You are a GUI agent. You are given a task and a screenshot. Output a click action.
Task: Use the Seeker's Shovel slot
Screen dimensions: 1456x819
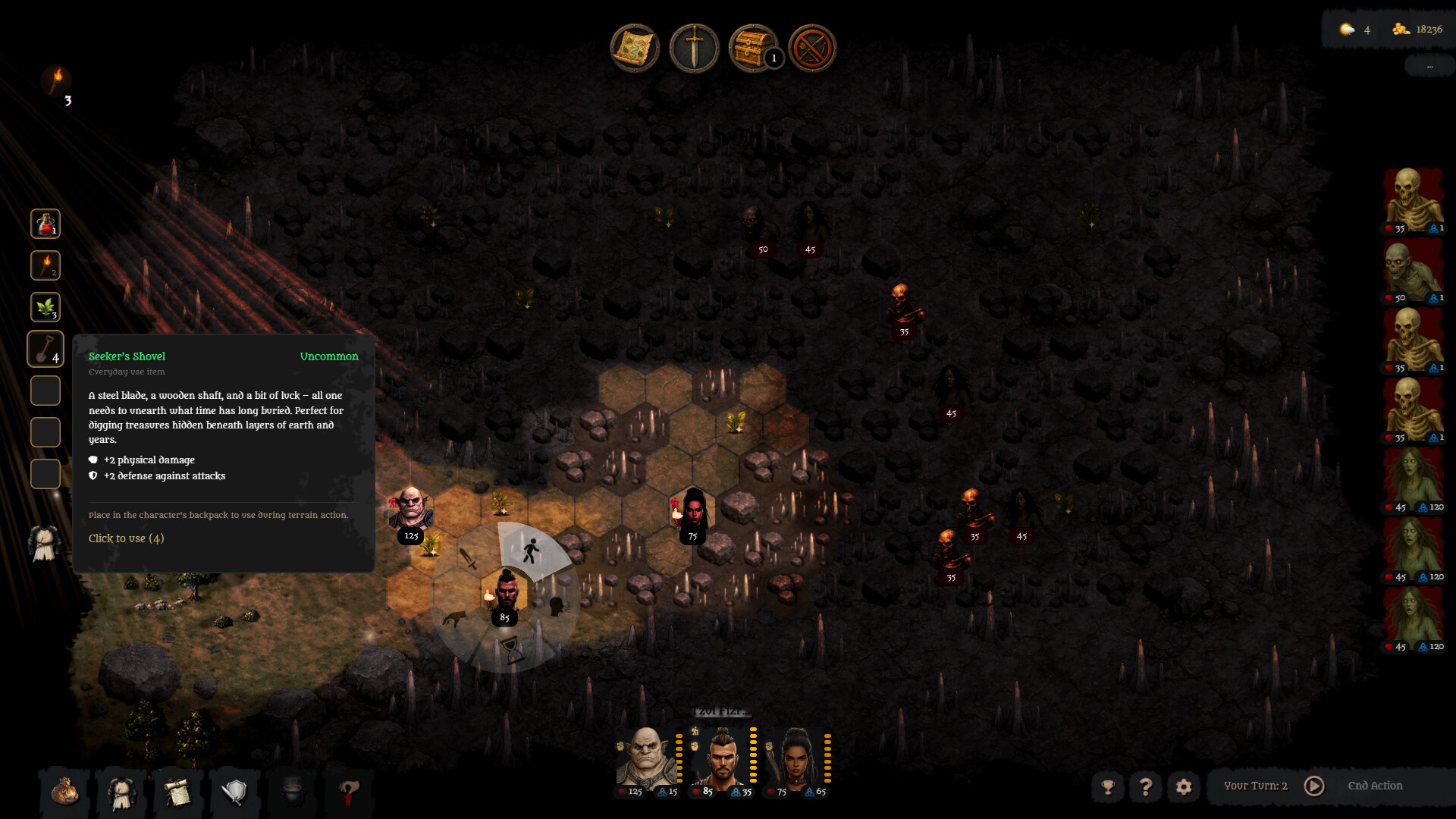pos(45,350)
